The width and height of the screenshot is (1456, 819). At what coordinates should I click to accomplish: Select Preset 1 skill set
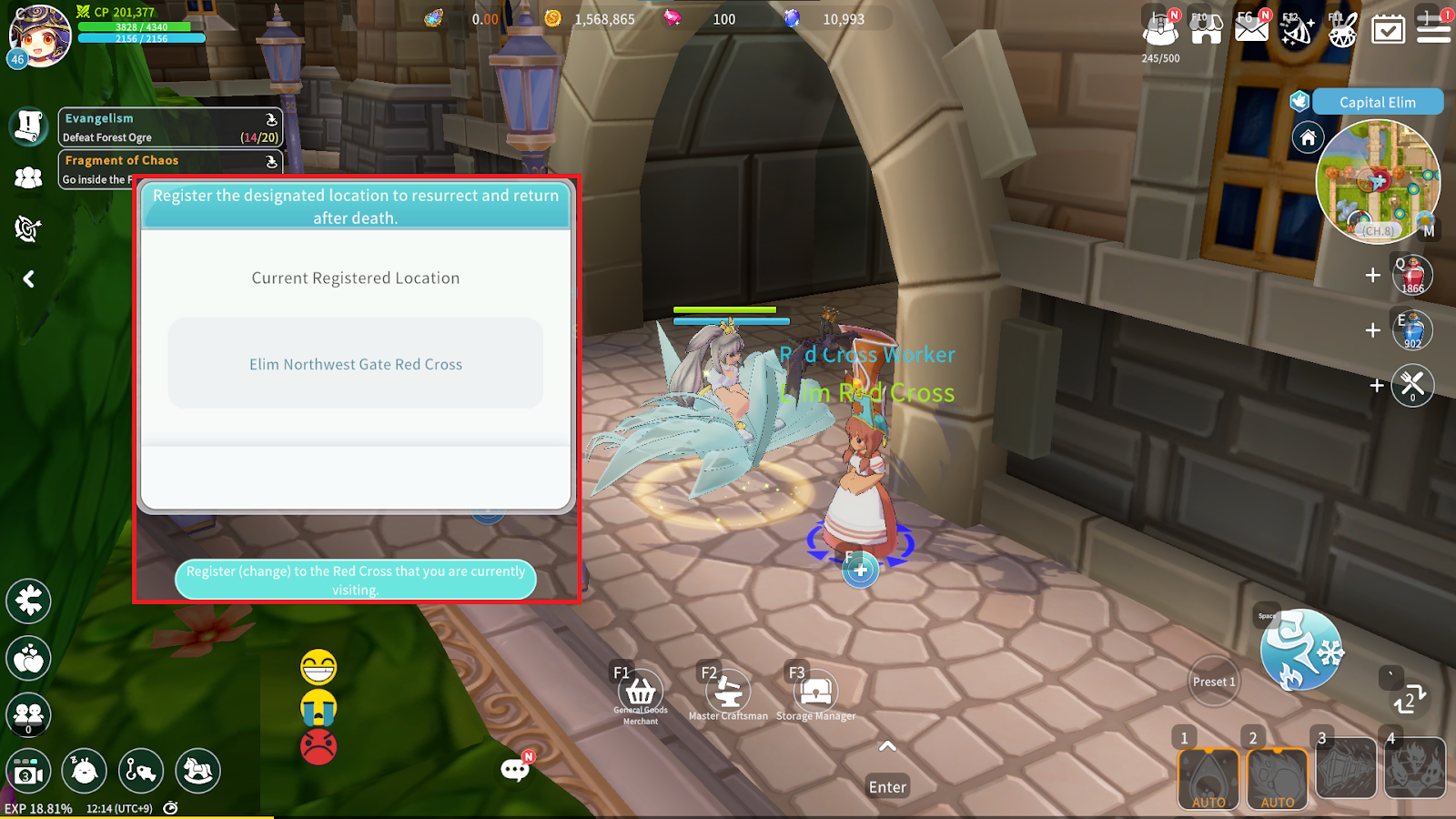(x=1214, y=682)
